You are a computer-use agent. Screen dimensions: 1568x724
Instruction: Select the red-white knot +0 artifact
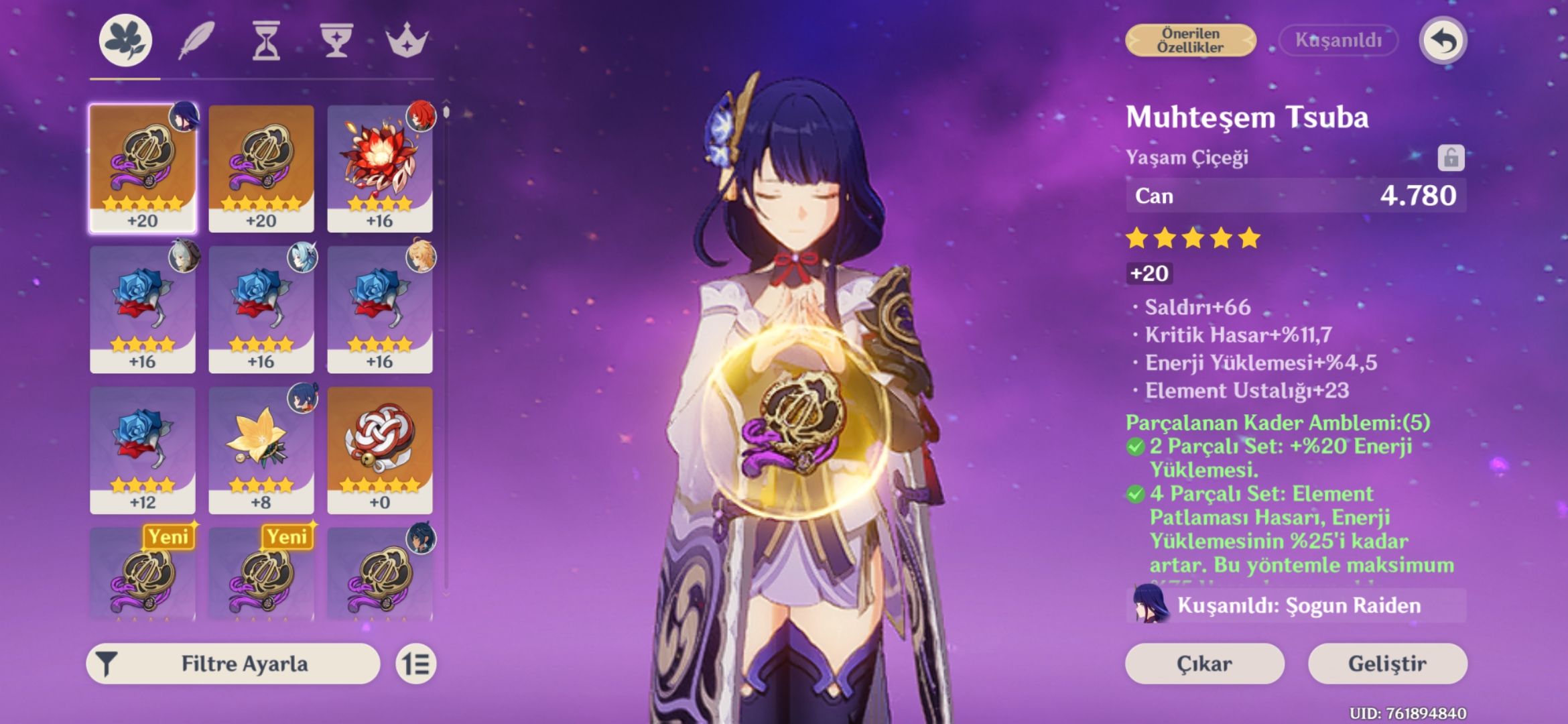pos(380,449)
